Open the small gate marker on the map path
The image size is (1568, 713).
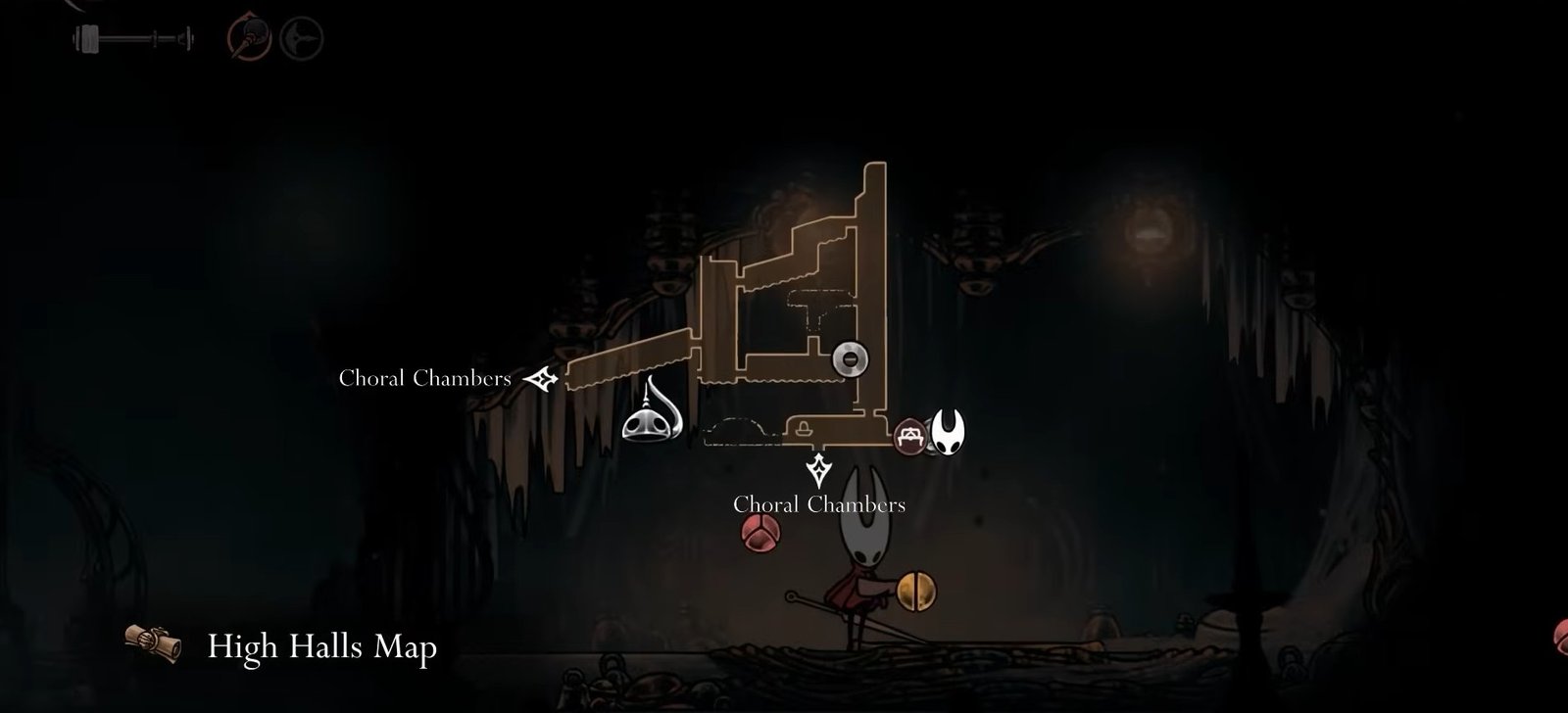[804, 428]
